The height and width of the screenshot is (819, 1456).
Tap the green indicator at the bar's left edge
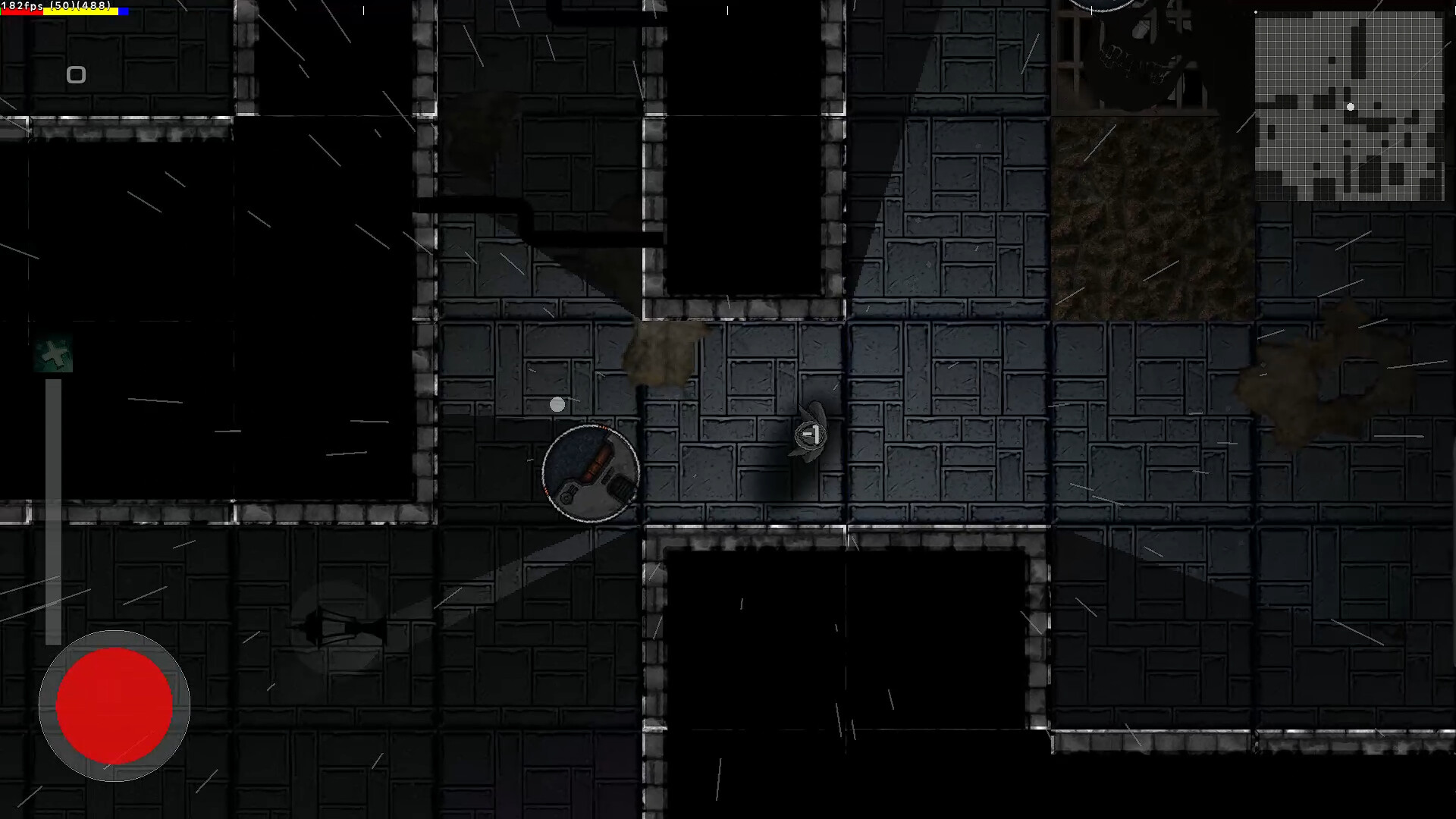click(1, 11)
